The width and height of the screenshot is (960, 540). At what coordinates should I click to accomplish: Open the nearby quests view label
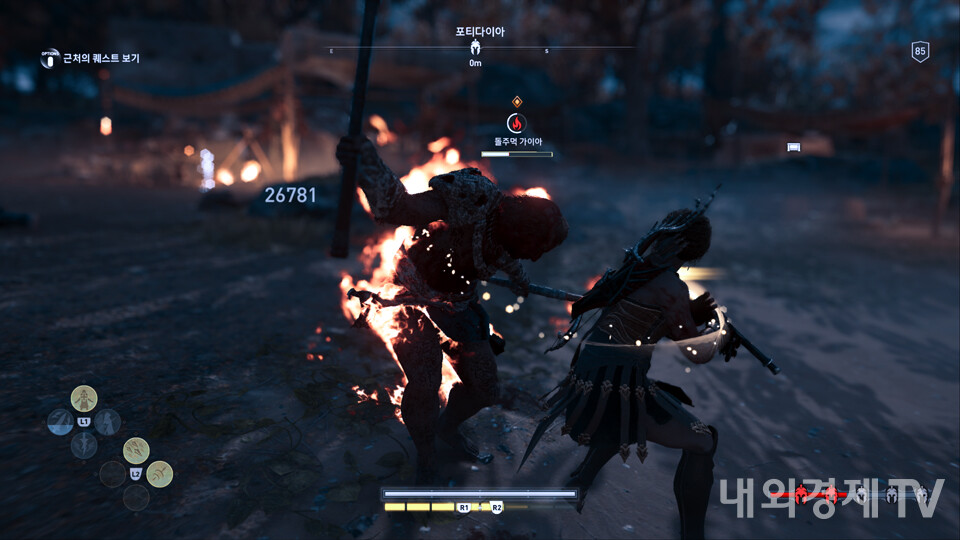[x=101, y=58]
